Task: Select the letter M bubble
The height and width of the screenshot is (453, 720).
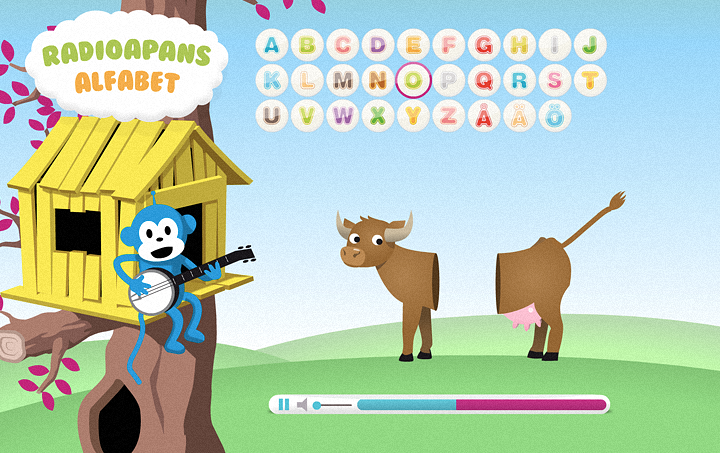Action: (x=343, y=80)
